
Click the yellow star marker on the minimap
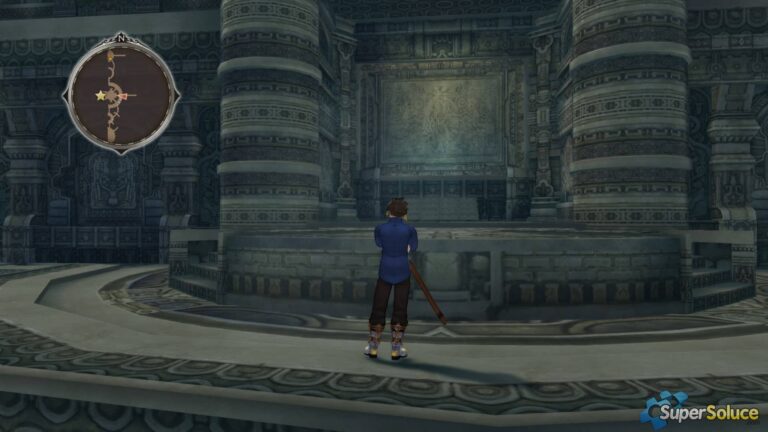[100, 96]
